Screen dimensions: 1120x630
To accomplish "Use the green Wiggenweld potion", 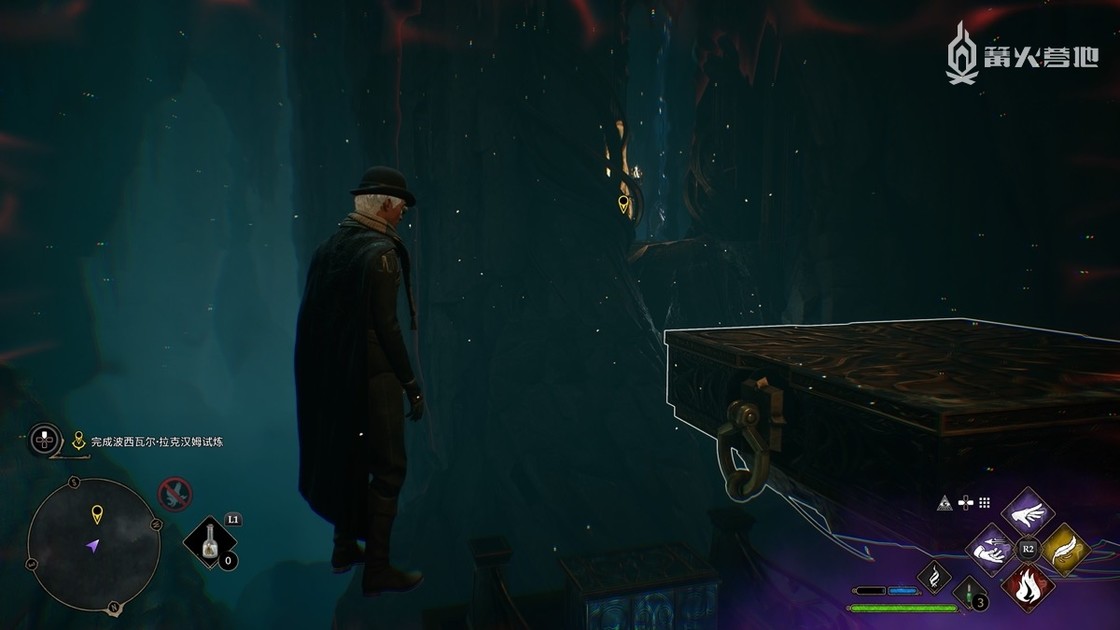I will coord(970,592).
